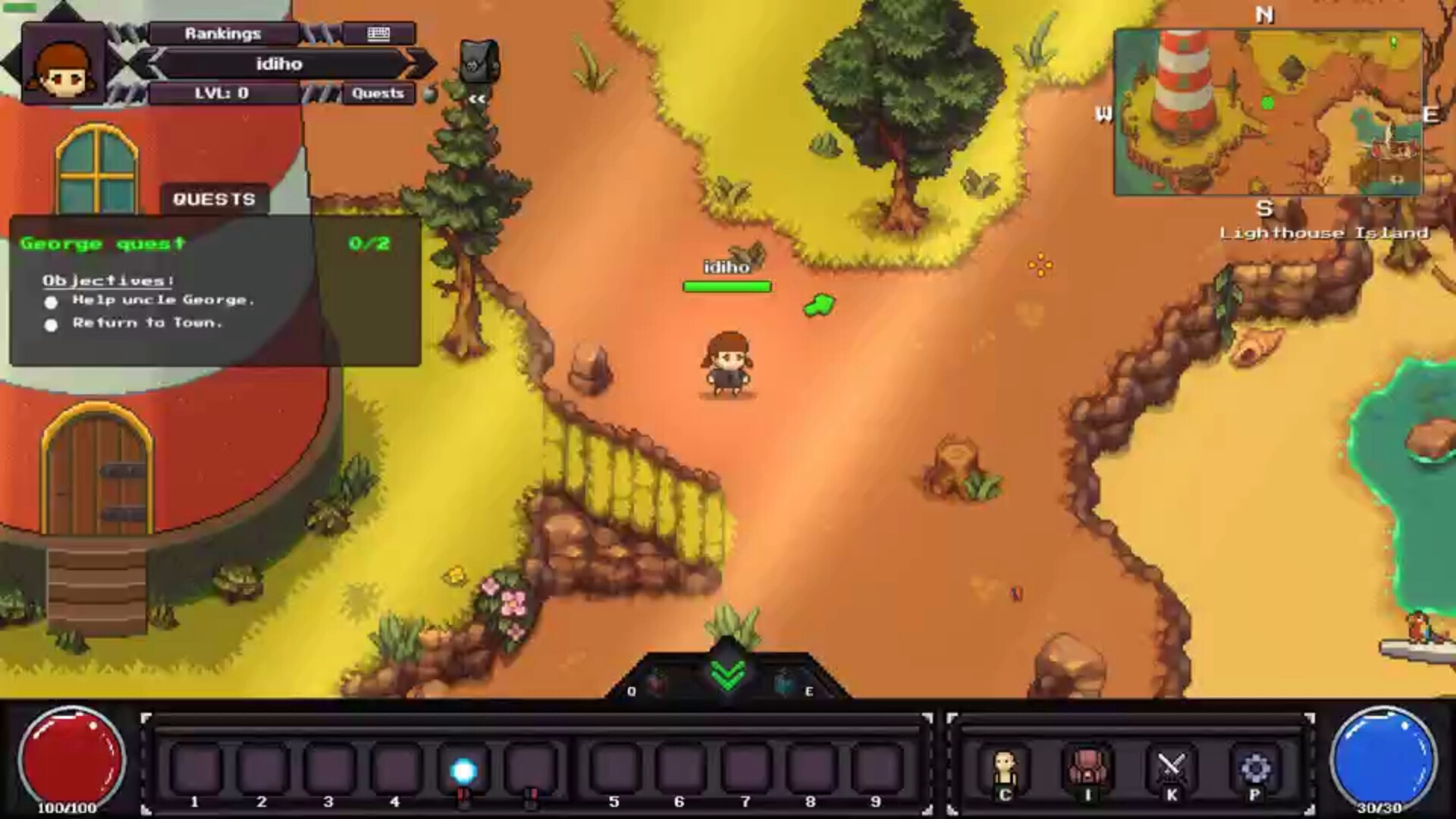Screen dimensions: 1456x819
Task: Check off the Return to Town objective
Action: pos(51,325)
